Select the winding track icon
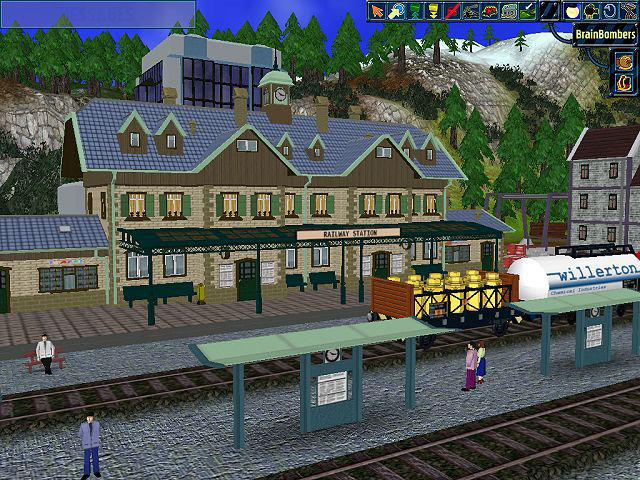Image resolution: width=640 pixels, height=480 pixels. coord(628,10)
